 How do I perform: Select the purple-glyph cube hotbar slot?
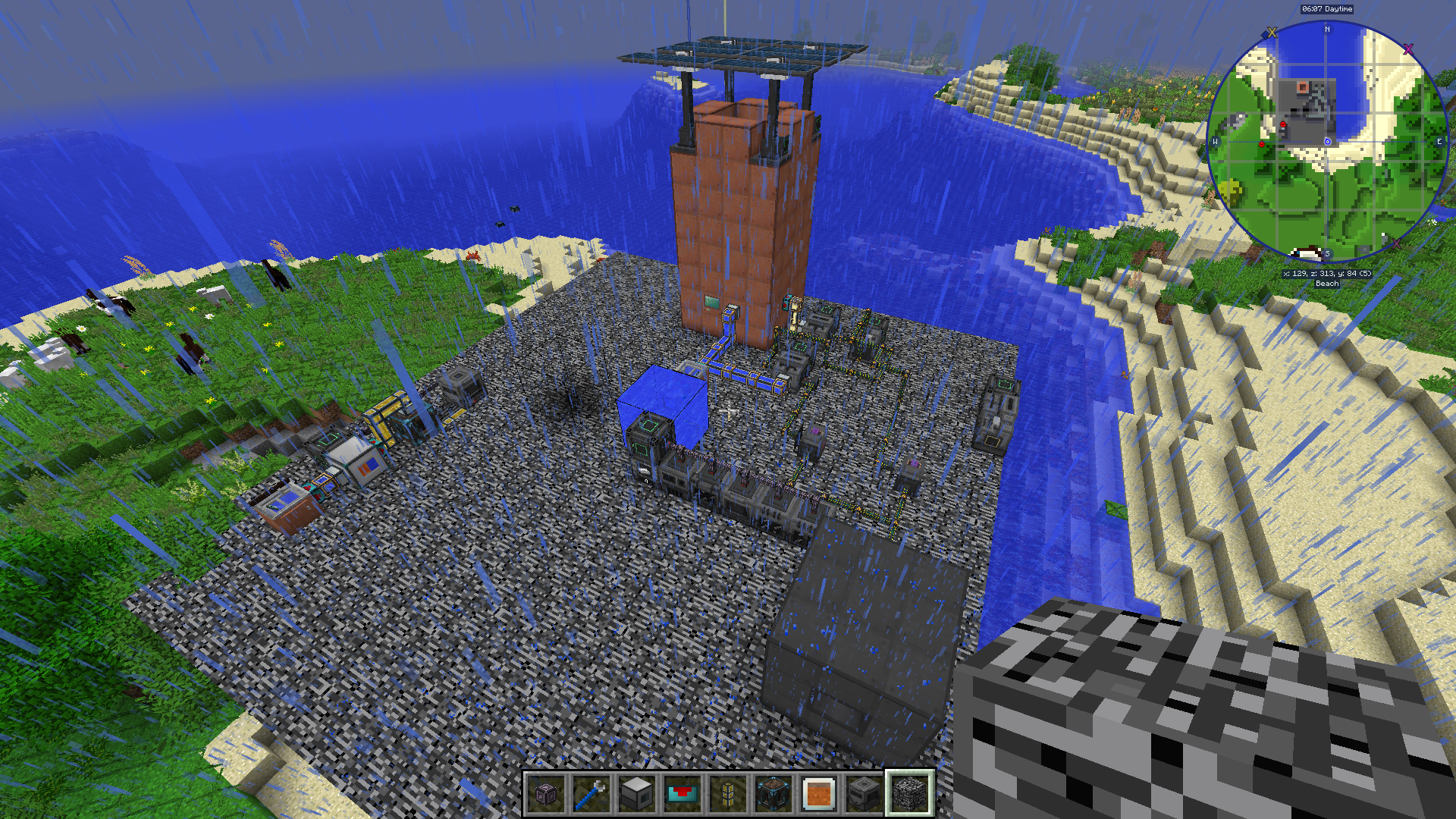pyautogui.click(x=546, y=794)
